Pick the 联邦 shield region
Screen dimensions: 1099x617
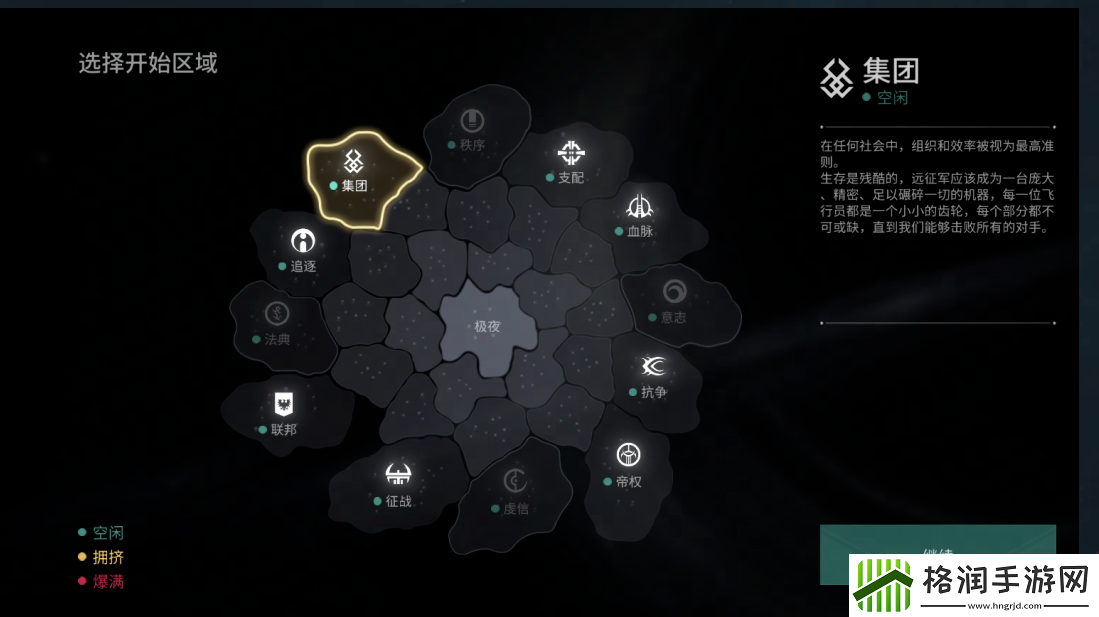pyautogui.click(x=283, y=412)
